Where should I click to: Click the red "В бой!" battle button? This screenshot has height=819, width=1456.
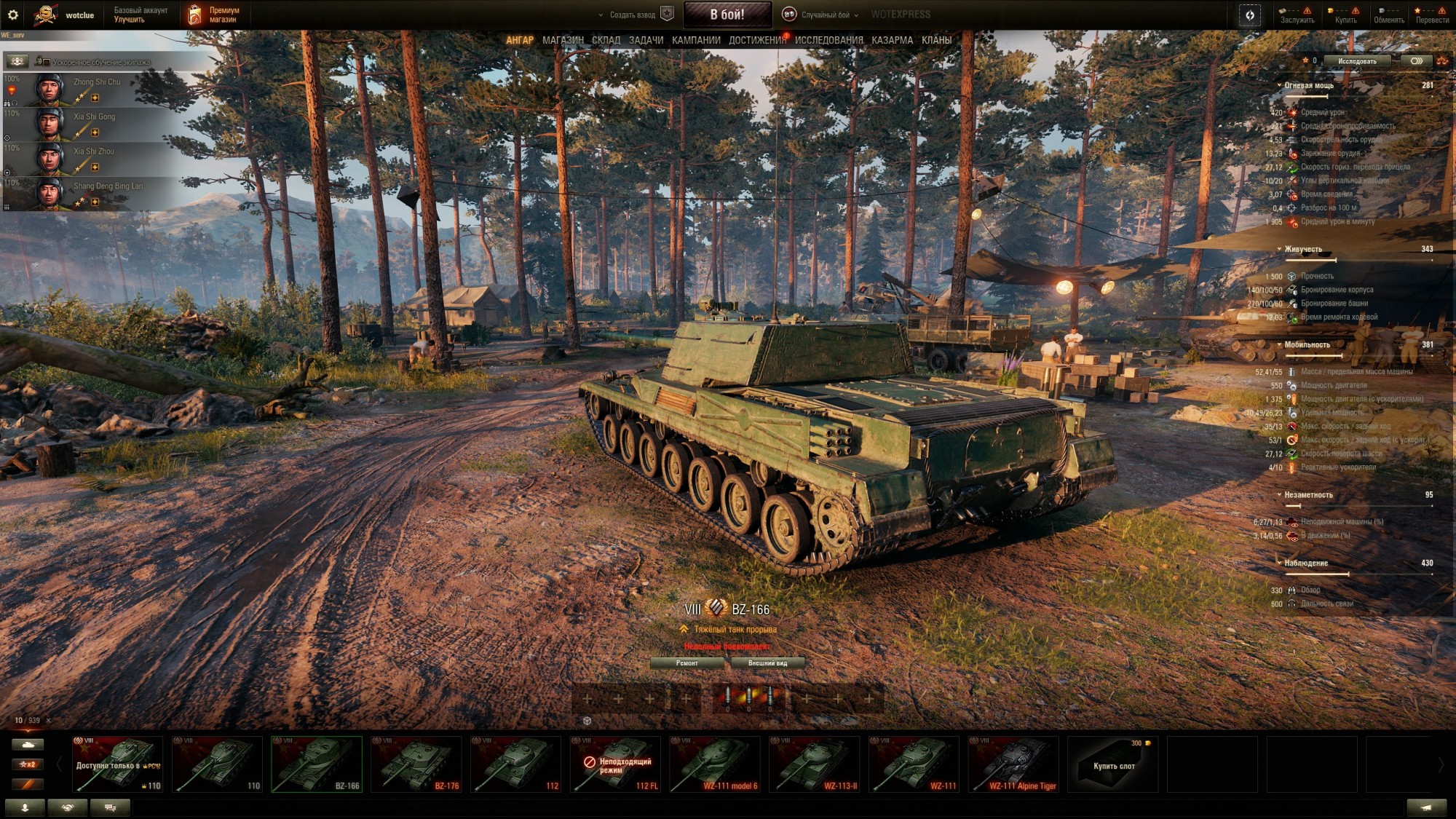(727, 15)
